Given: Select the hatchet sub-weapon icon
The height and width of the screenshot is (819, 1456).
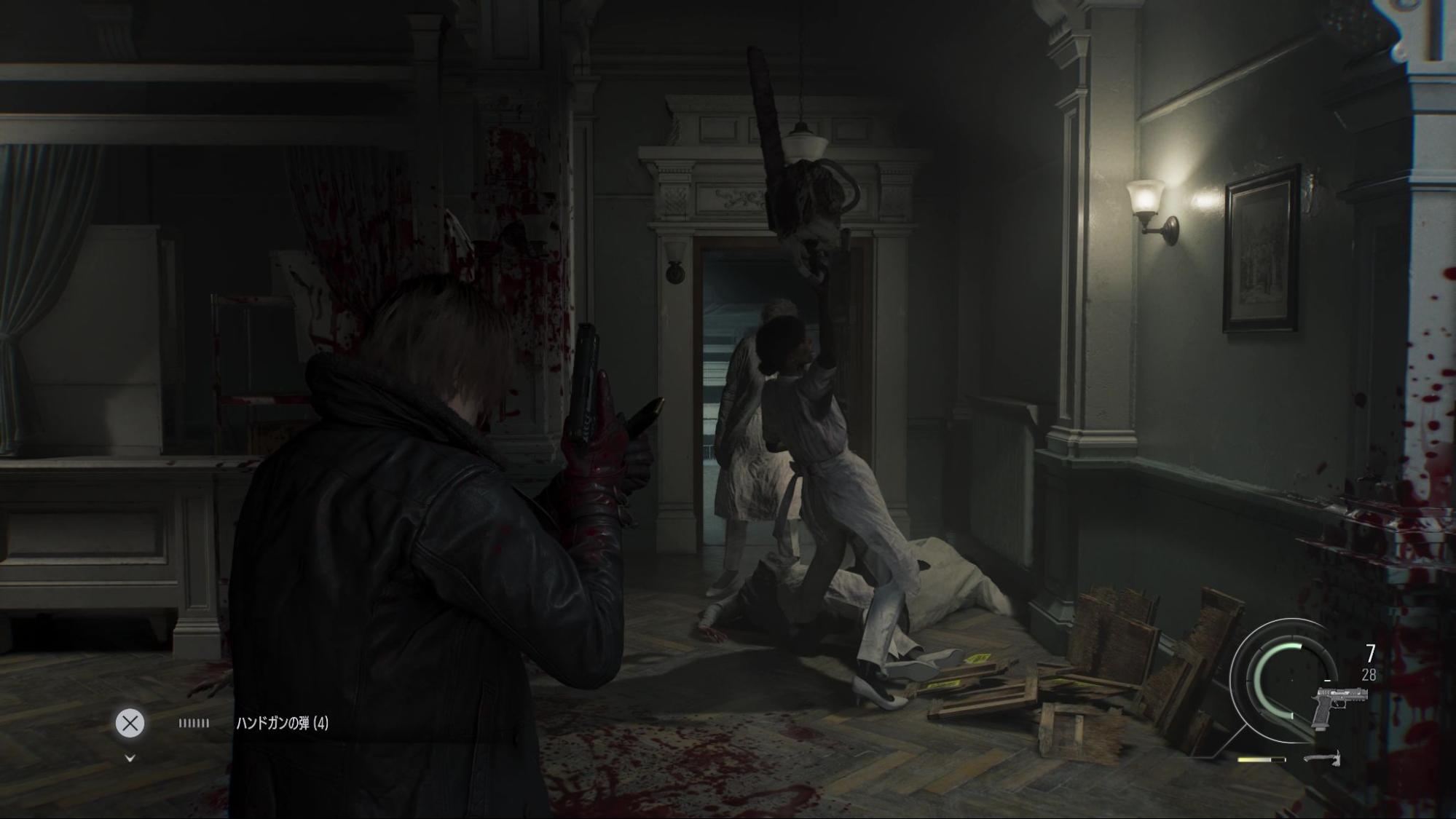Looking at the screenshot, I should [x=1321, y=759].
